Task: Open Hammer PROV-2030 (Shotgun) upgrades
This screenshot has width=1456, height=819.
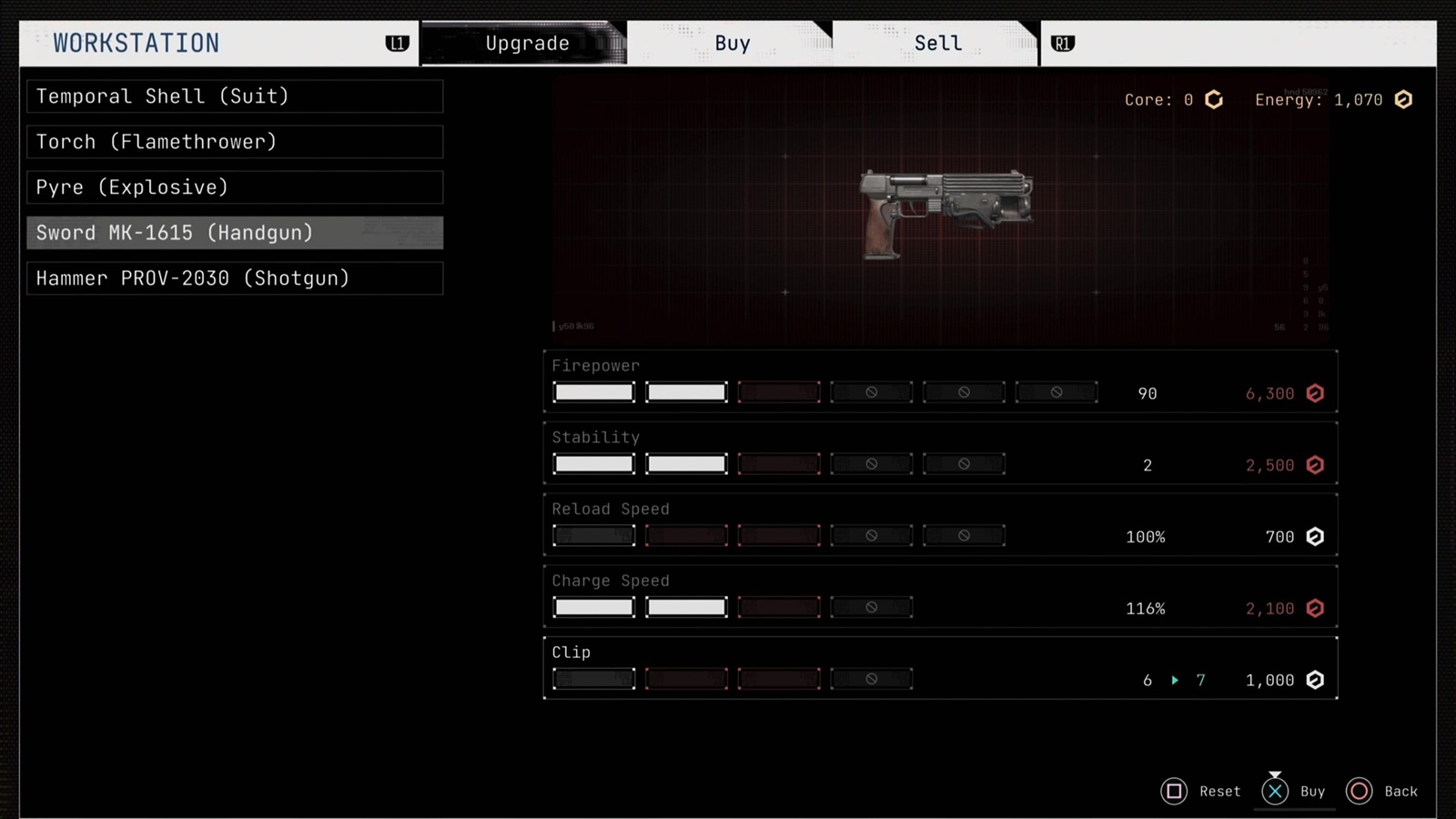Action: tap(235, 278)
